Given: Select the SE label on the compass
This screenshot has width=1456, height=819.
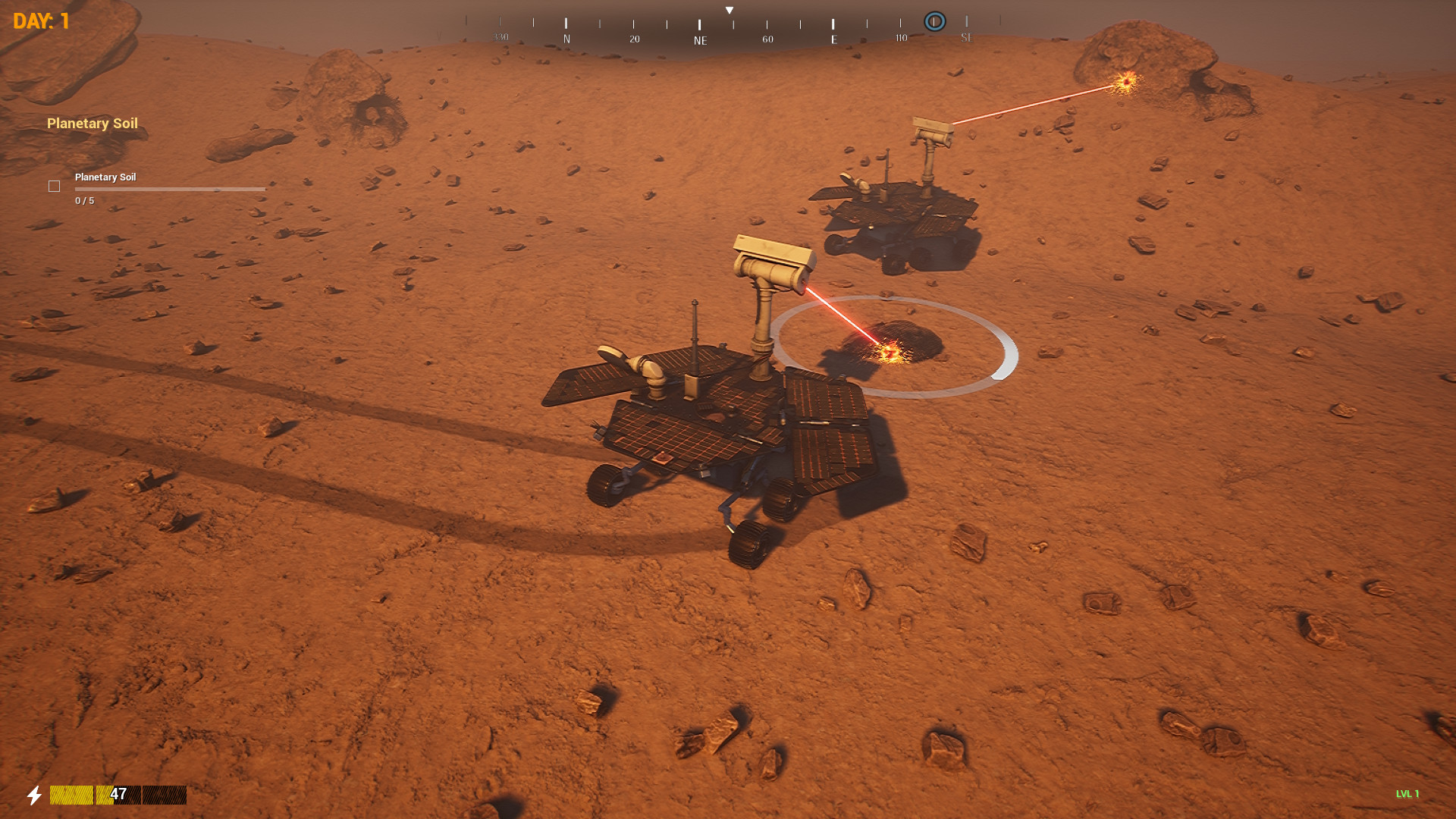Looking at the screenshot, I should tap(966, 38).
